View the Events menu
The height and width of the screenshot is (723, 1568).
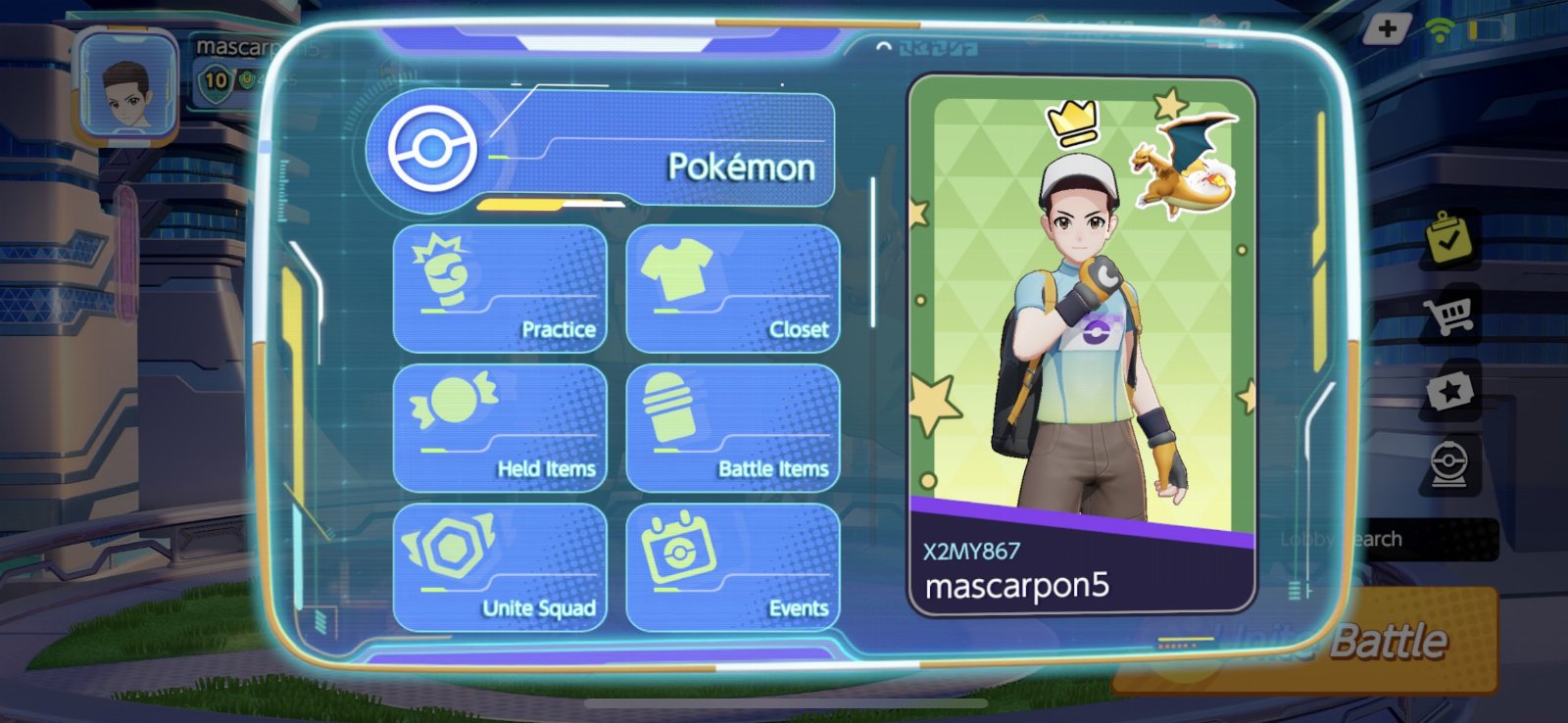(733, 567)
